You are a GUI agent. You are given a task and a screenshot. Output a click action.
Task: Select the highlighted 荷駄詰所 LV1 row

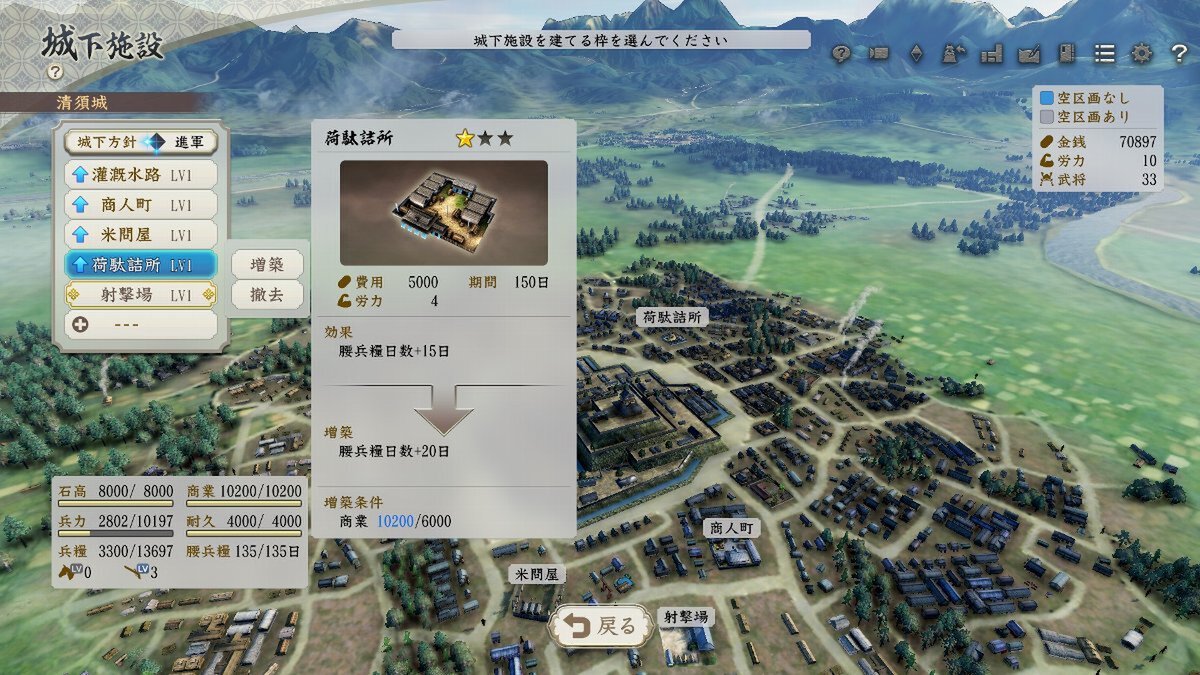coord(141,265)
